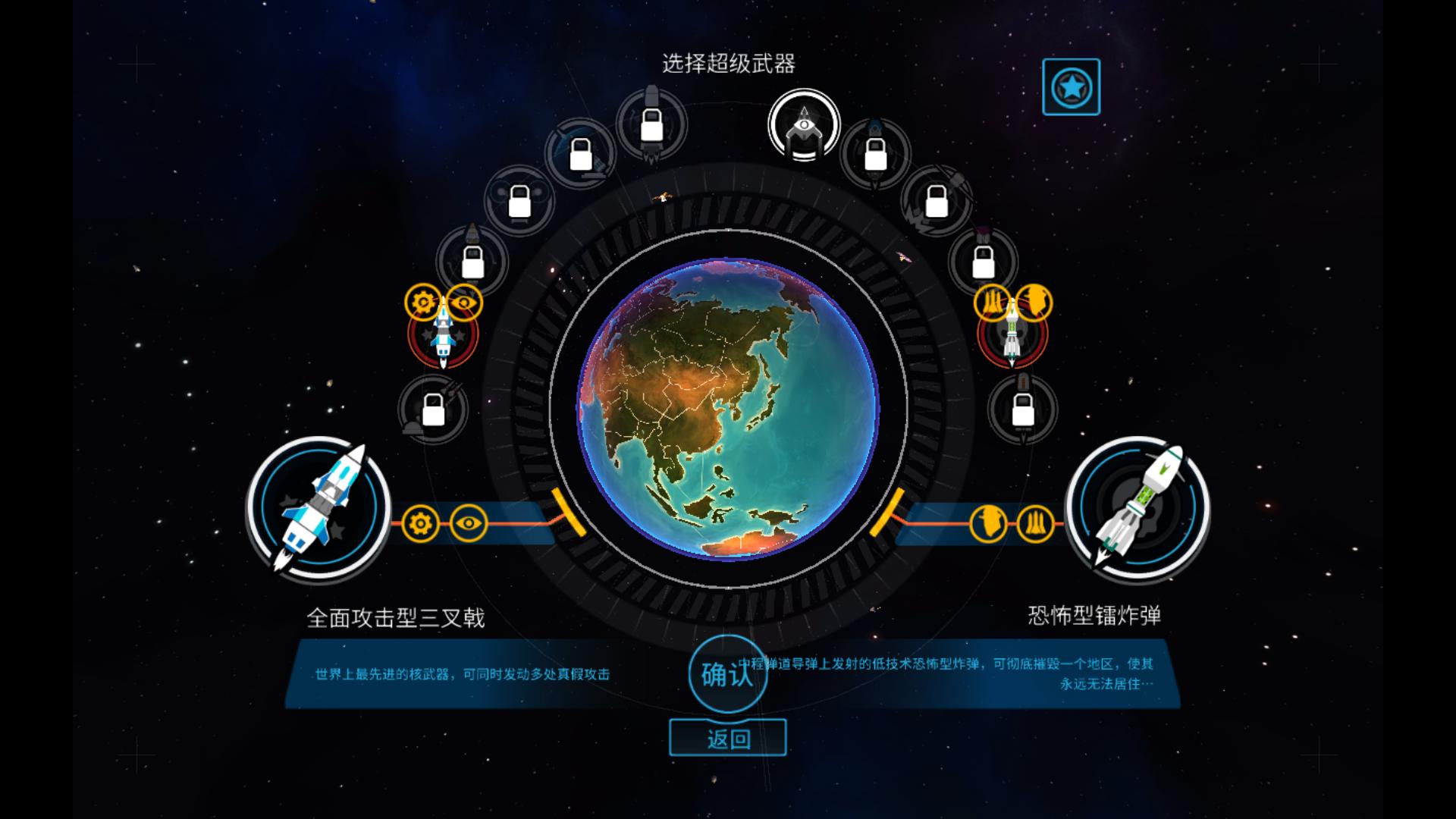Toggle the gear perk above the Trident rocket
The image size is (1456, 819).
tap(422, 301)
